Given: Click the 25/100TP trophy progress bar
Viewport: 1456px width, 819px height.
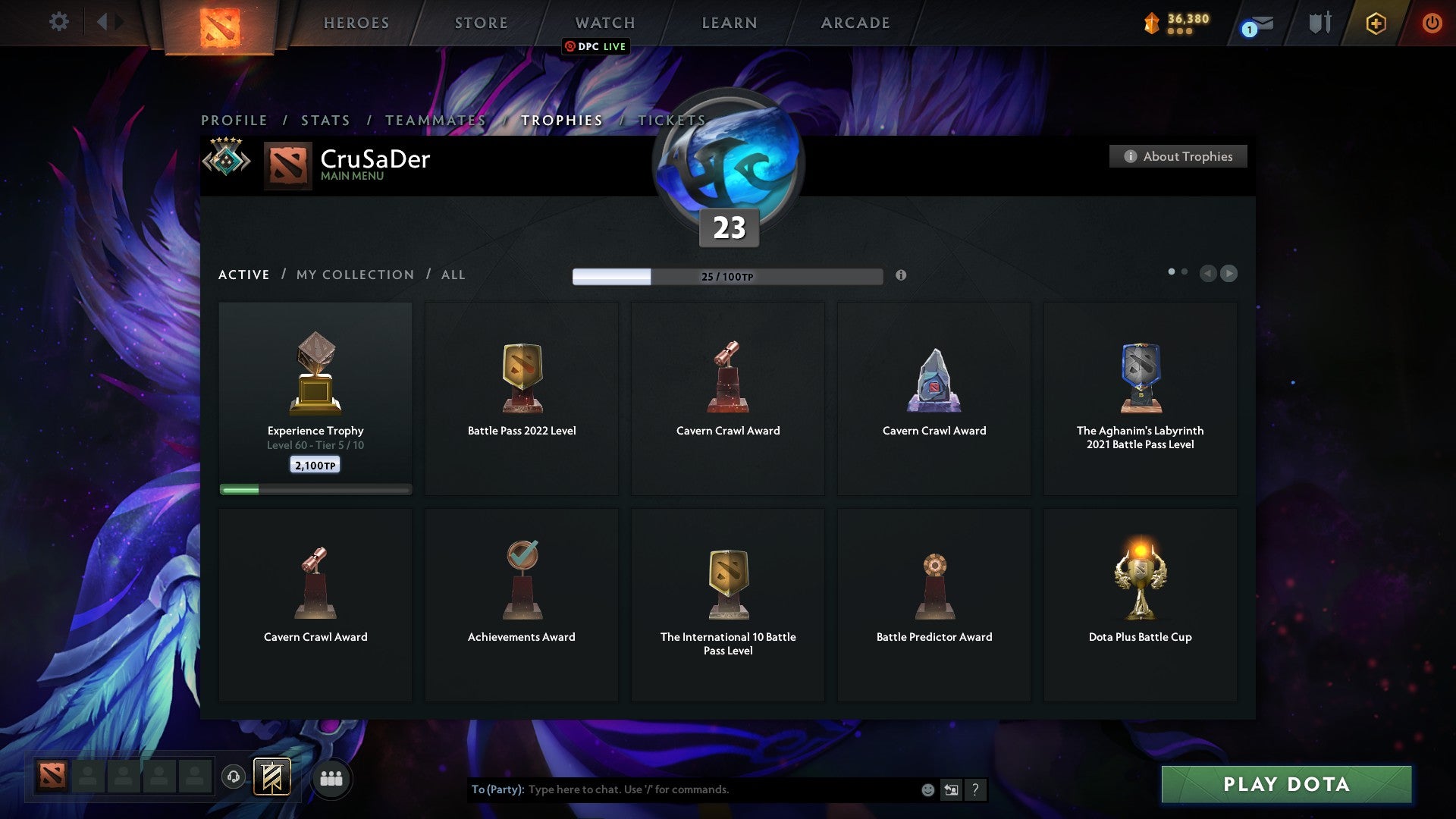Looking at the screenshot, I should (727, 276).
